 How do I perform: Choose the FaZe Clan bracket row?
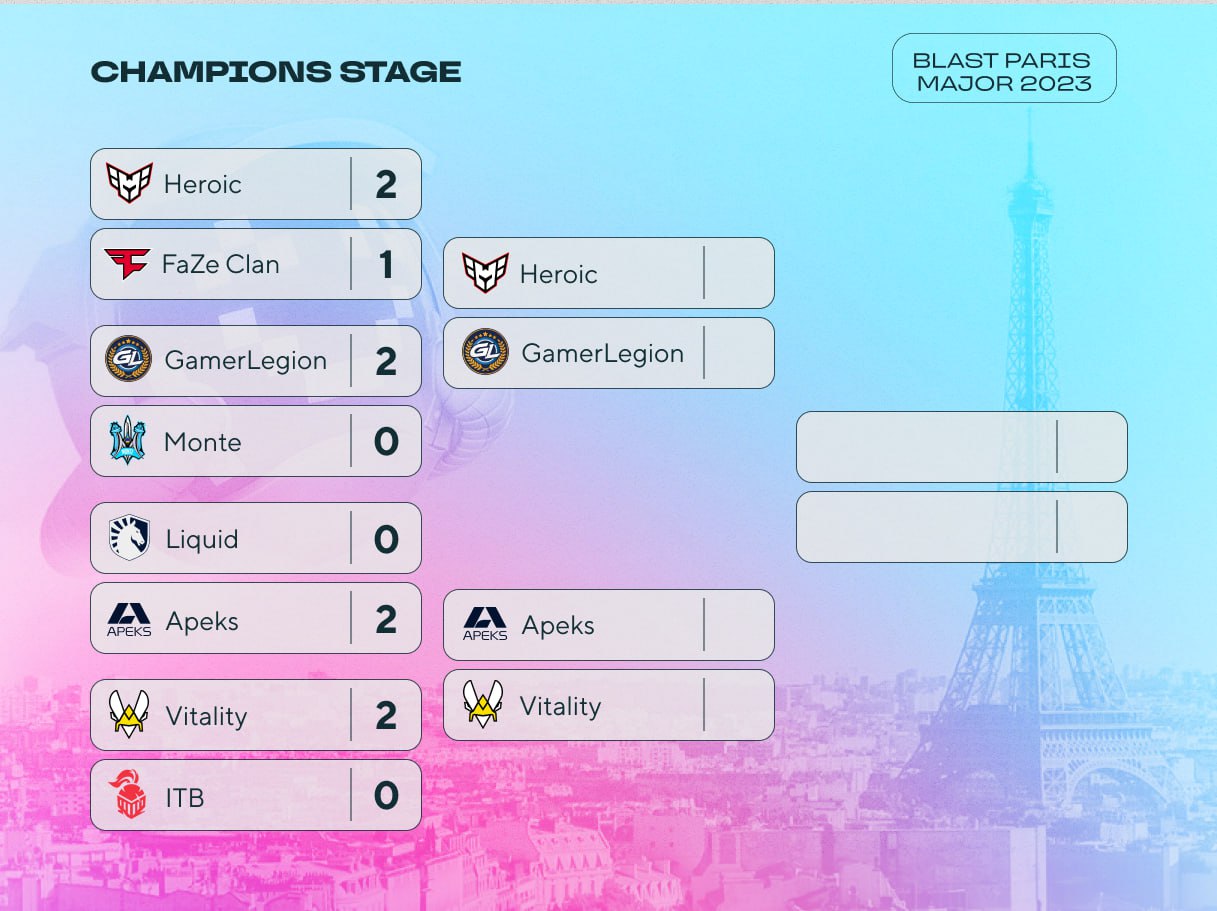pos(255,264)
